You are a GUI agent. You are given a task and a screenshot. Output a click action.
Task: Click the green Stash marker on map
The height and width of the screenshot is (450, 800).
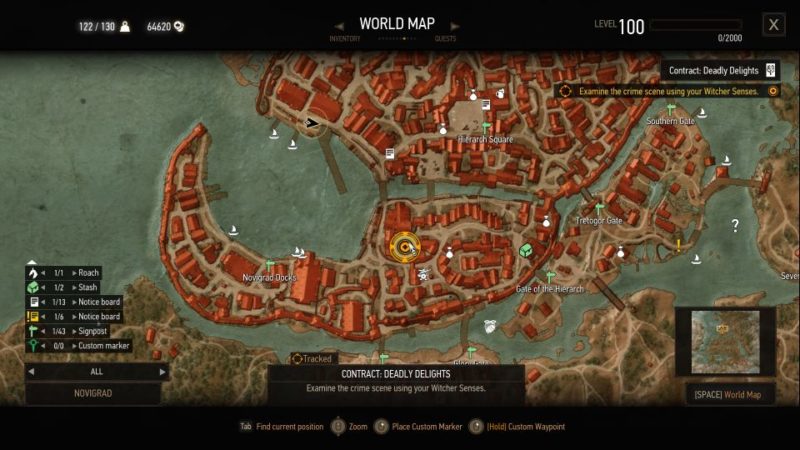[x=526, y=249]
